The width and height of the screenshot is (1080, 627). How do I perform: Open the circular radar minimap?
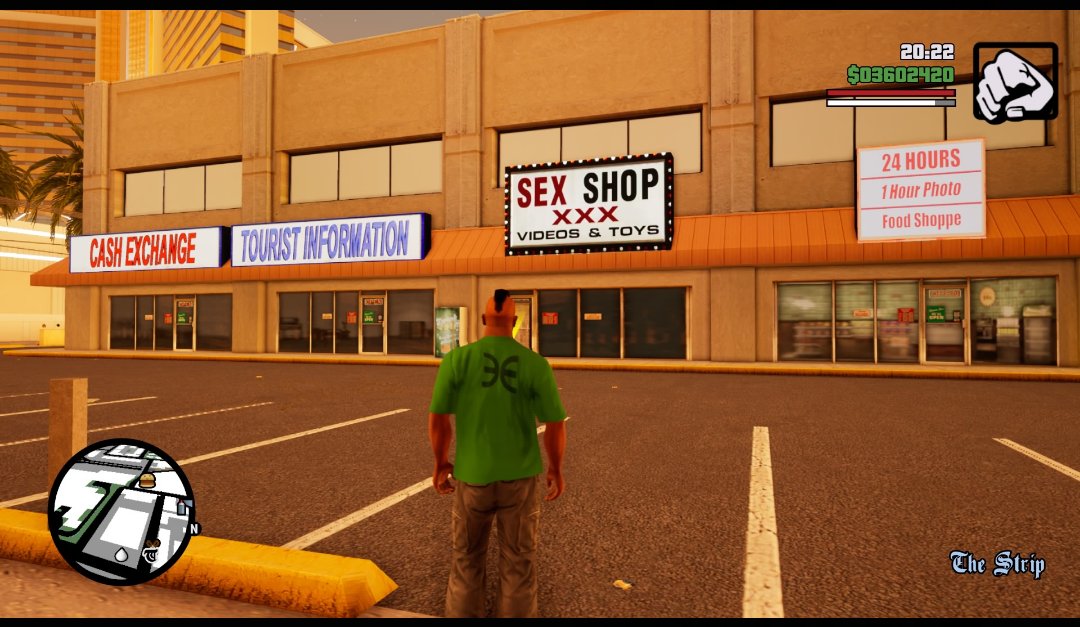click(121, 512)
